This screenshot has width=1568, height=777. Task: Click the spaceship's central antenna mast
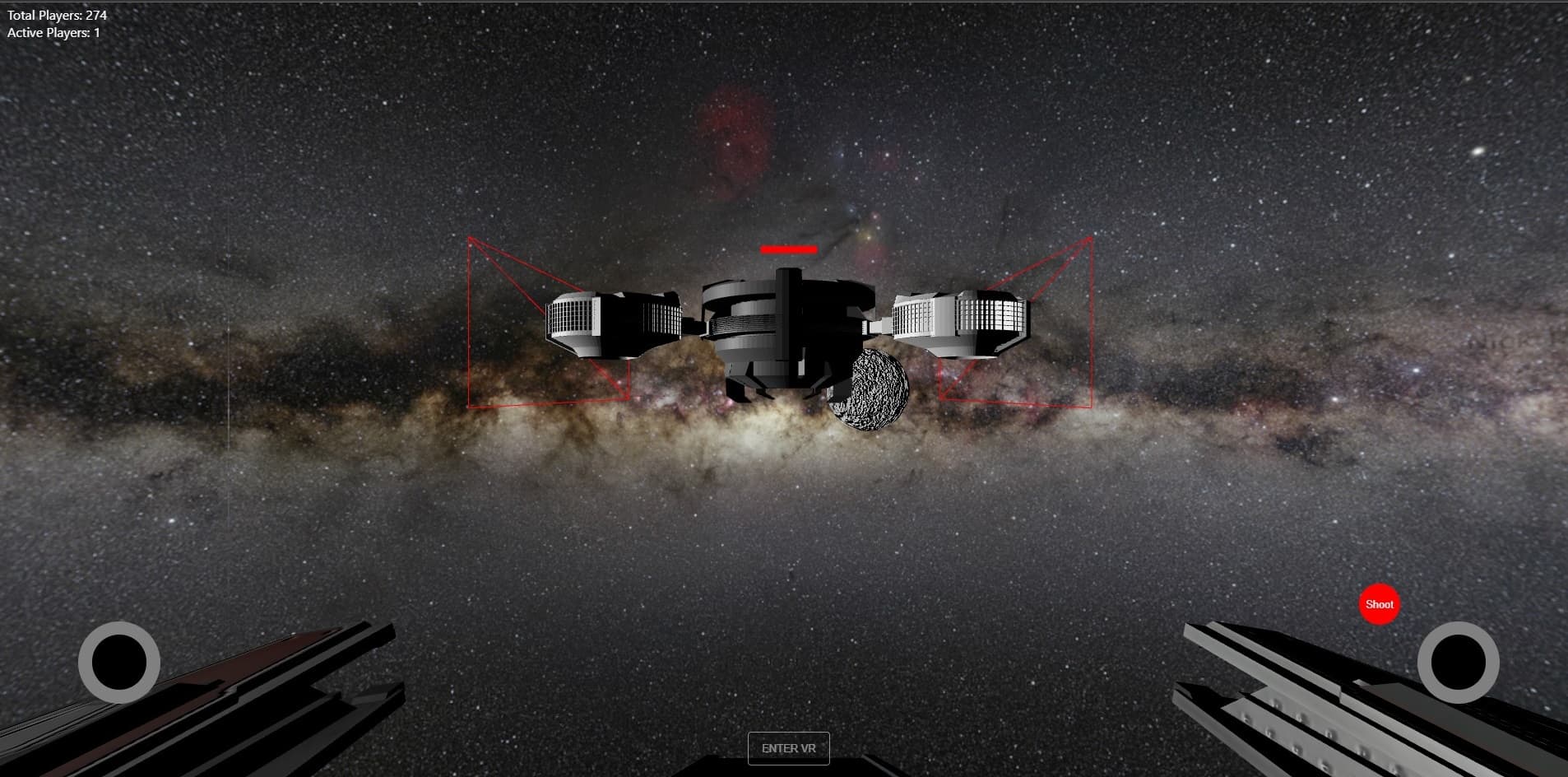pos(788,276)
